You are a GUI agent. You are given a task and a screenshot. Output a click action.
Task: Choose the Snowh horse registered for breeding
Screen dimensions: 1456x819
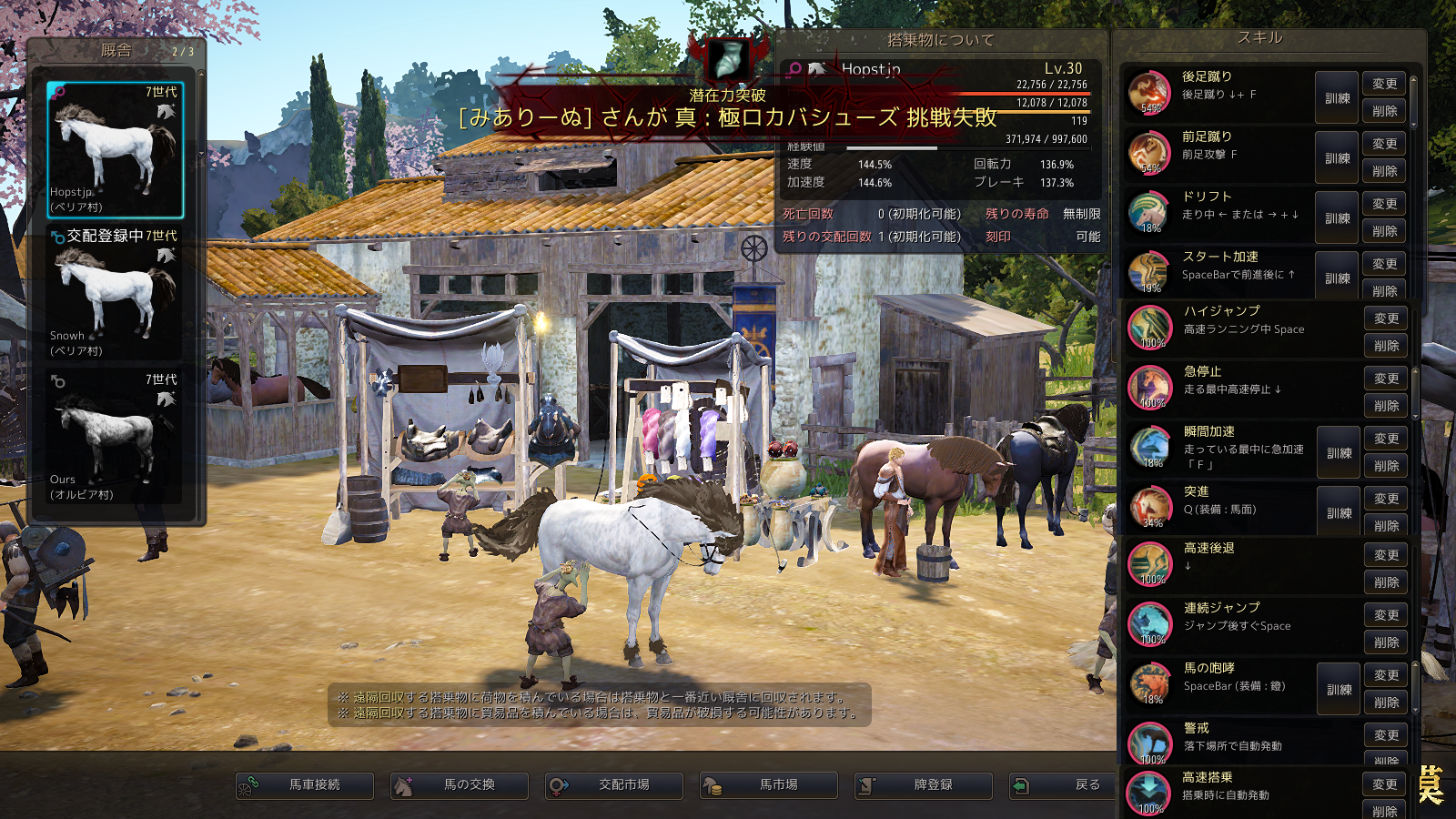(116, 293)
